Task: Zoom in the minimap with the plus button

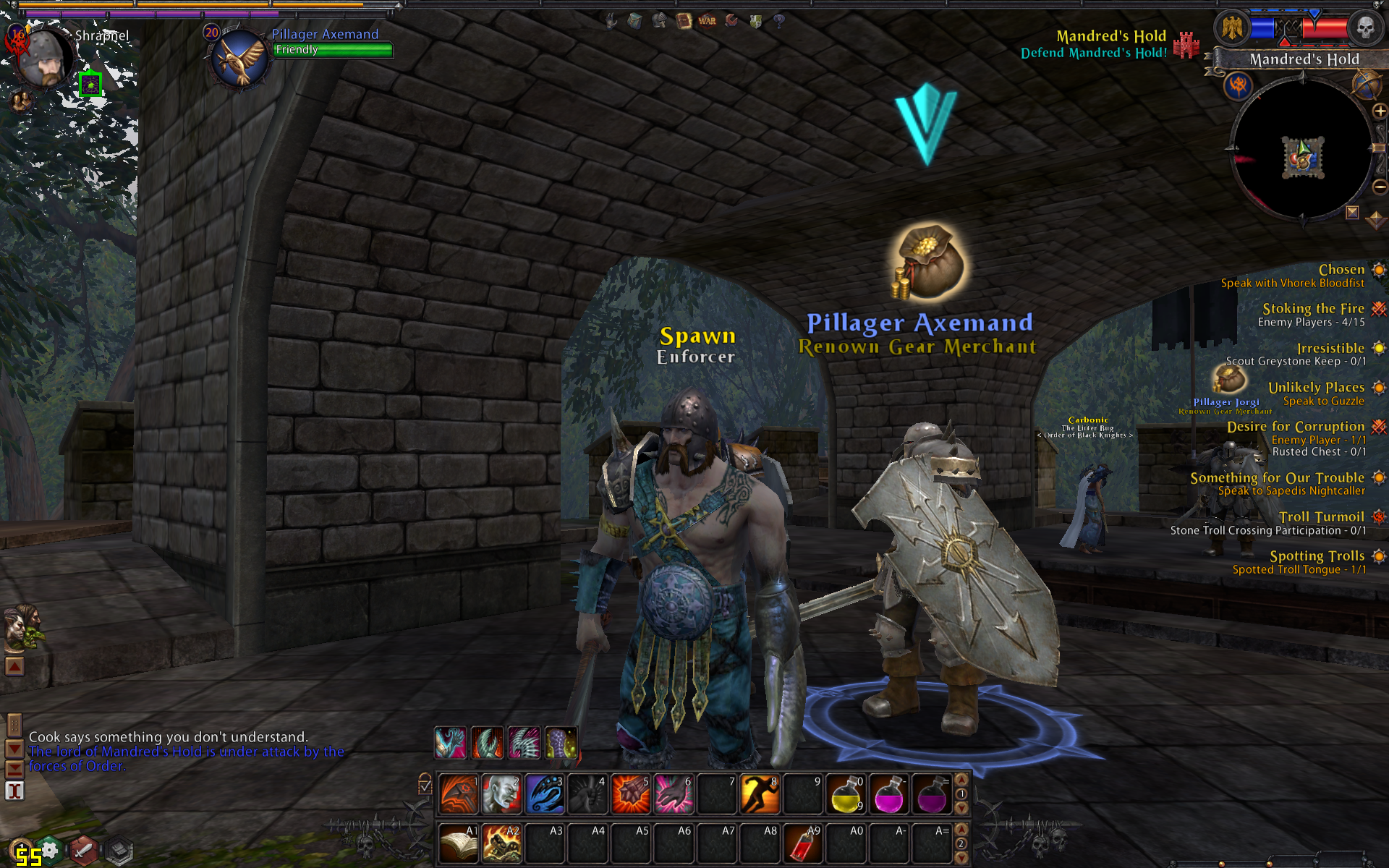Action: 1380,111
